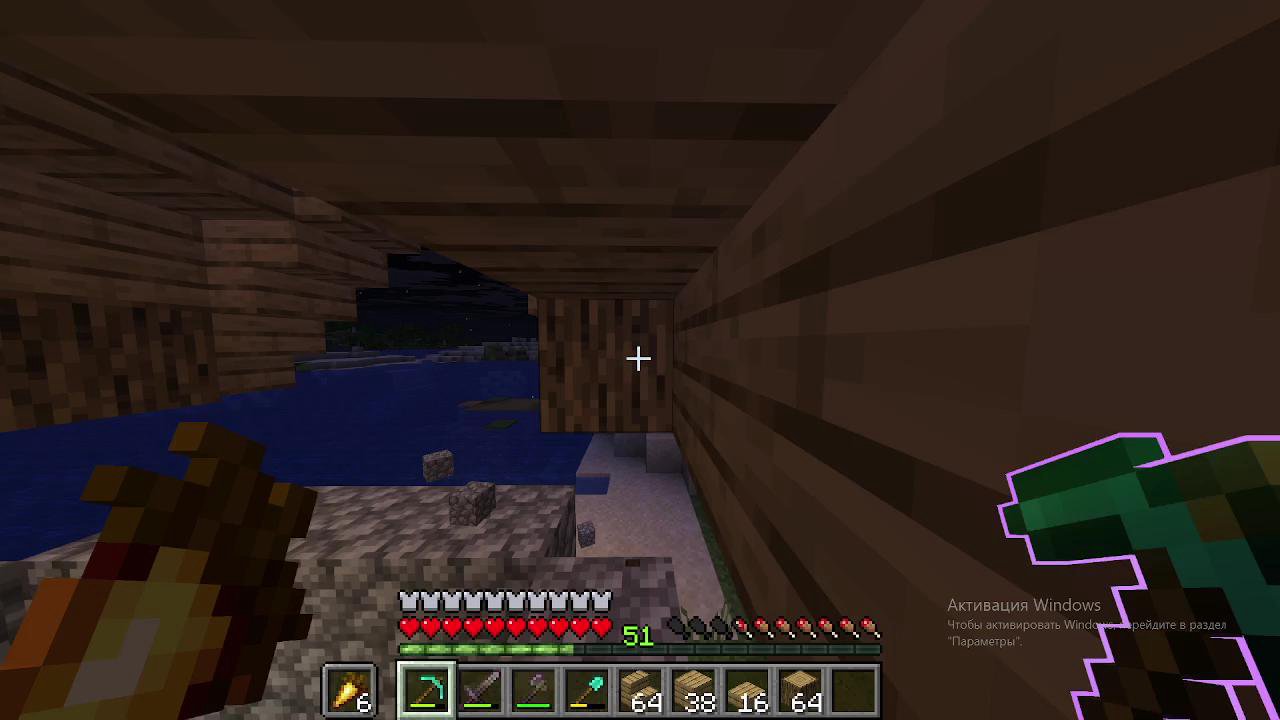The width and height of the screenshot is (1280, 720).
Task: Select the enchanted axe in the hotbar
Action: coord(534,688)
